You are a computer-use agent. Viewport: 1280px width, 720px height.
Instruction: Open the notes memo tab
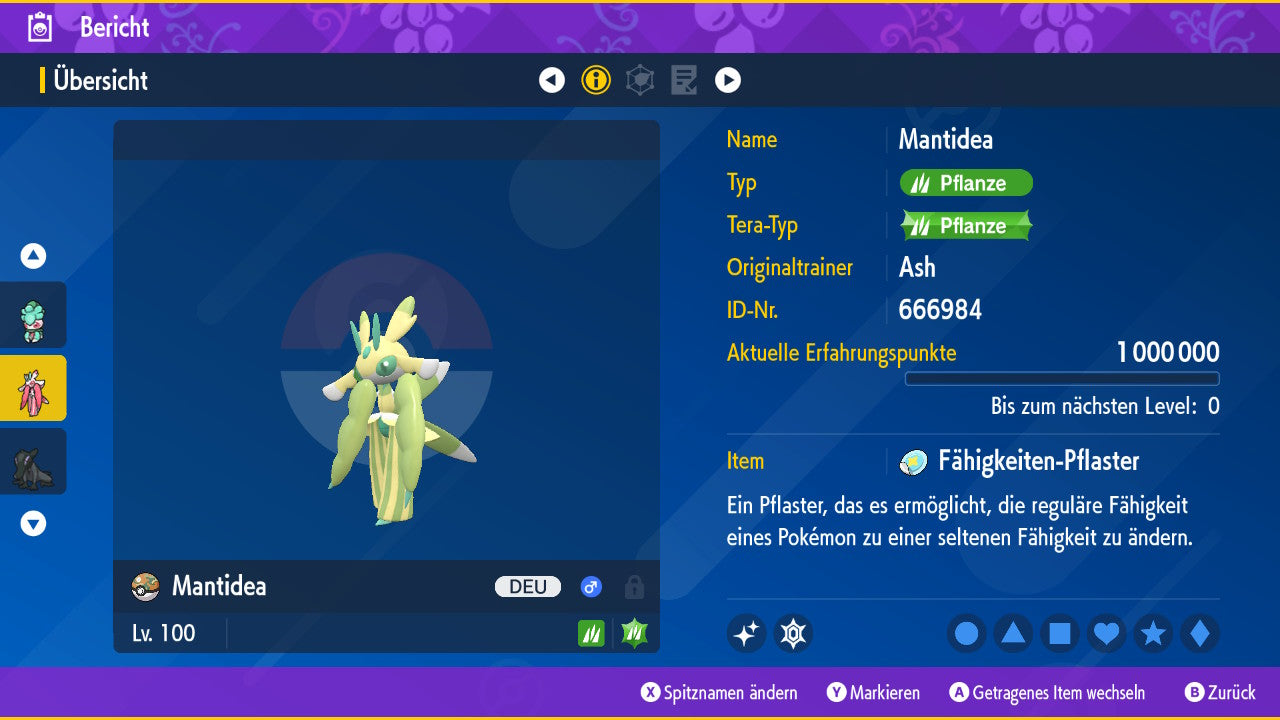[684, 80]
